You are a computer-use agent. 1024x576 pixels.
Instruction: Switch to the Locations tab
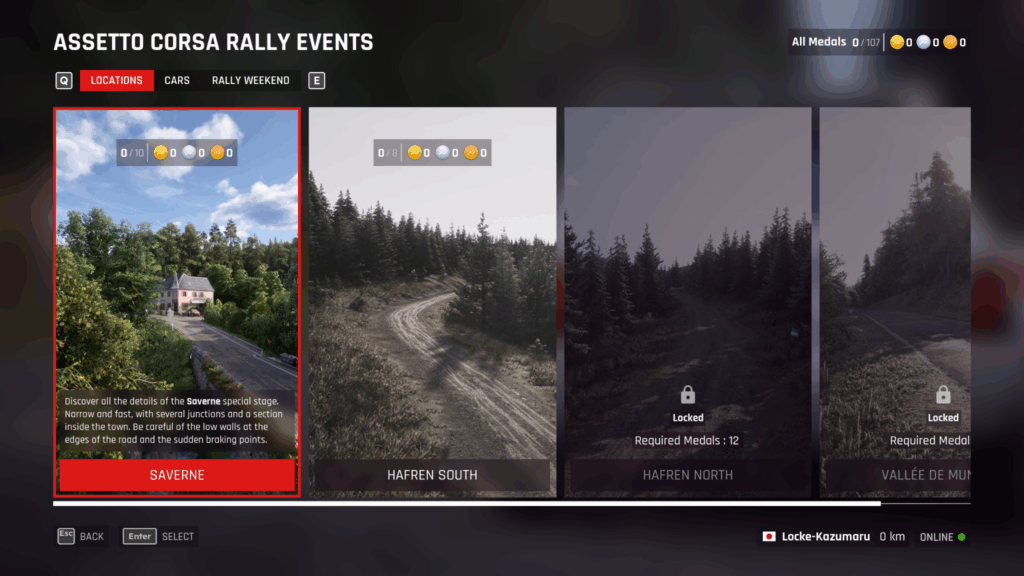[116, 80]
